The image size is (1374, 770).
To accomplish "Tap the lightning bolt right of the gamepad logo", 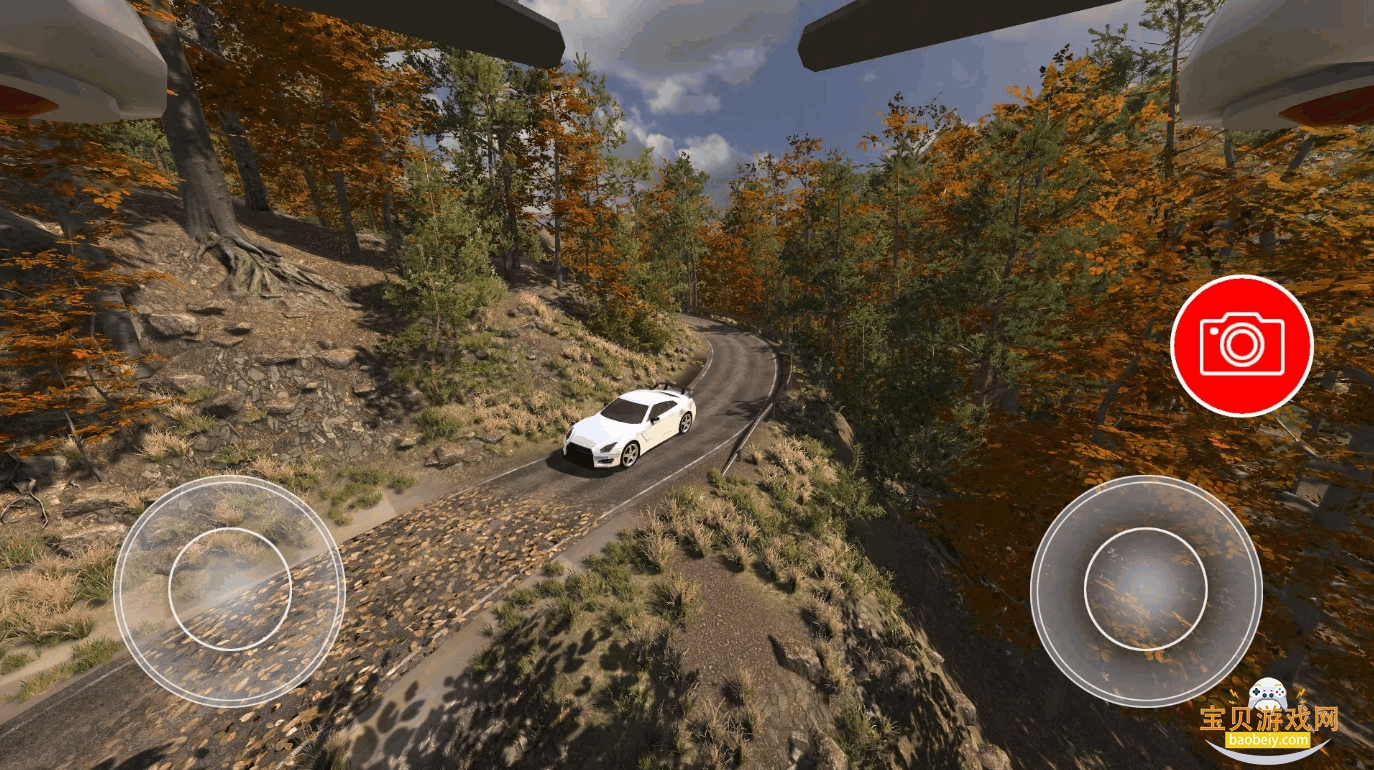I will [1301, 695].
